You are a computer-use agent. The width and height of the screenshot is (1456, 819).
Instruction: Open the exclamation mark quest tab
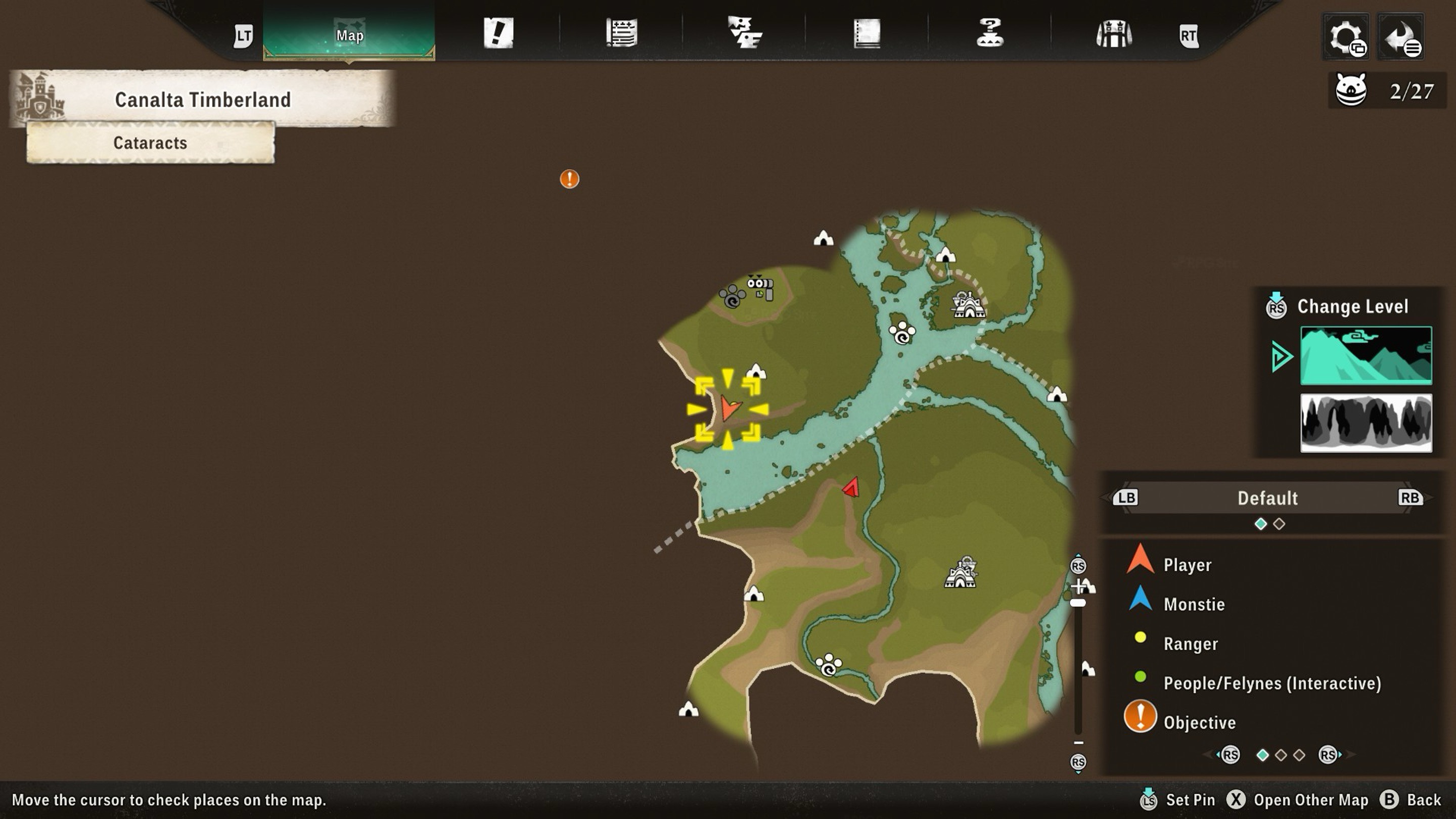click(x=498, y=33)
